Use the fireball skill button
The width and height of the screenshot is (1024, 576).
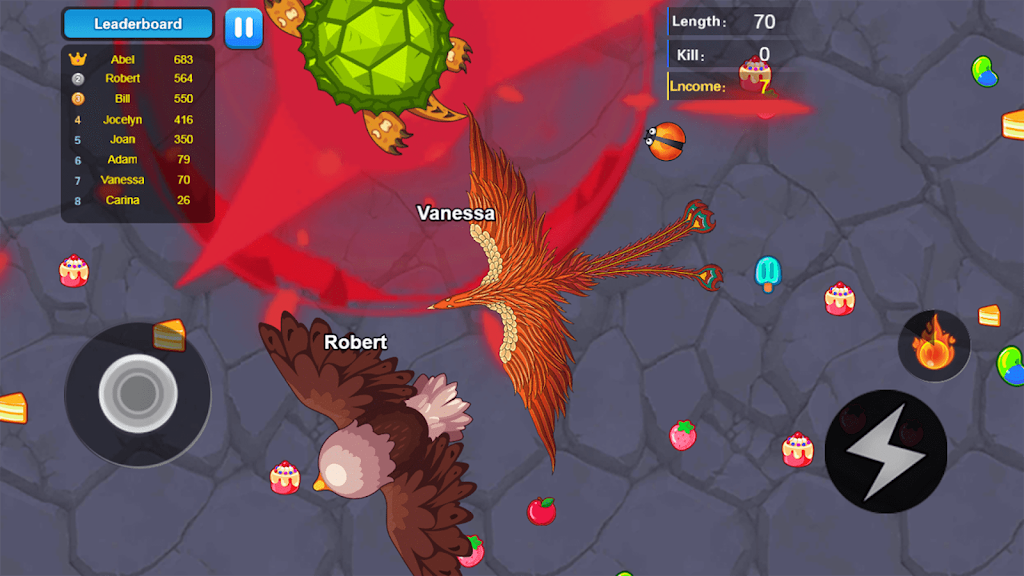point(933,346)
